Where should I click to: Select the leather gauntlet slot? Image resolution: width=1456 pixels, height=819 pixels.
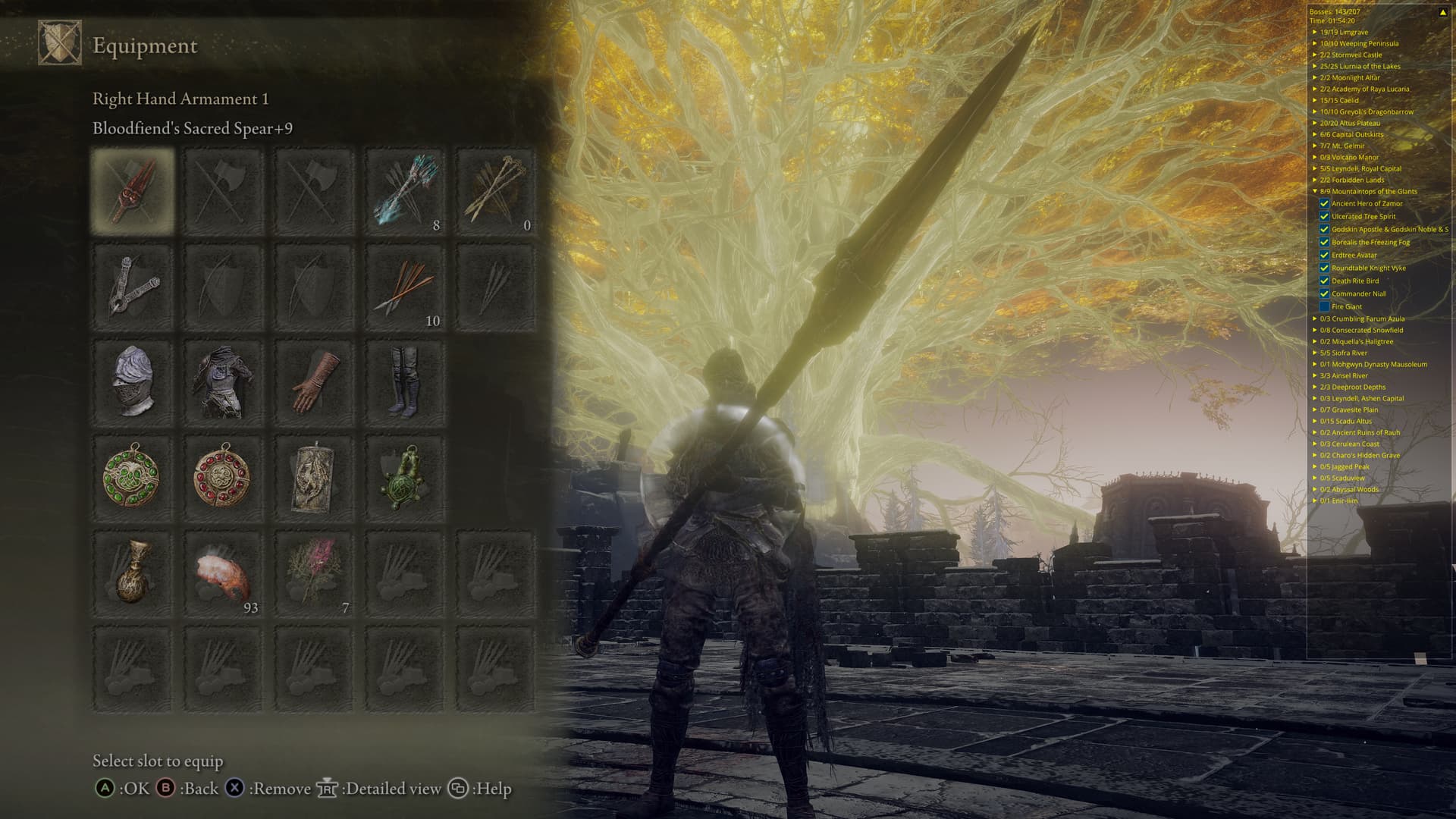click(x=314, y=381)
